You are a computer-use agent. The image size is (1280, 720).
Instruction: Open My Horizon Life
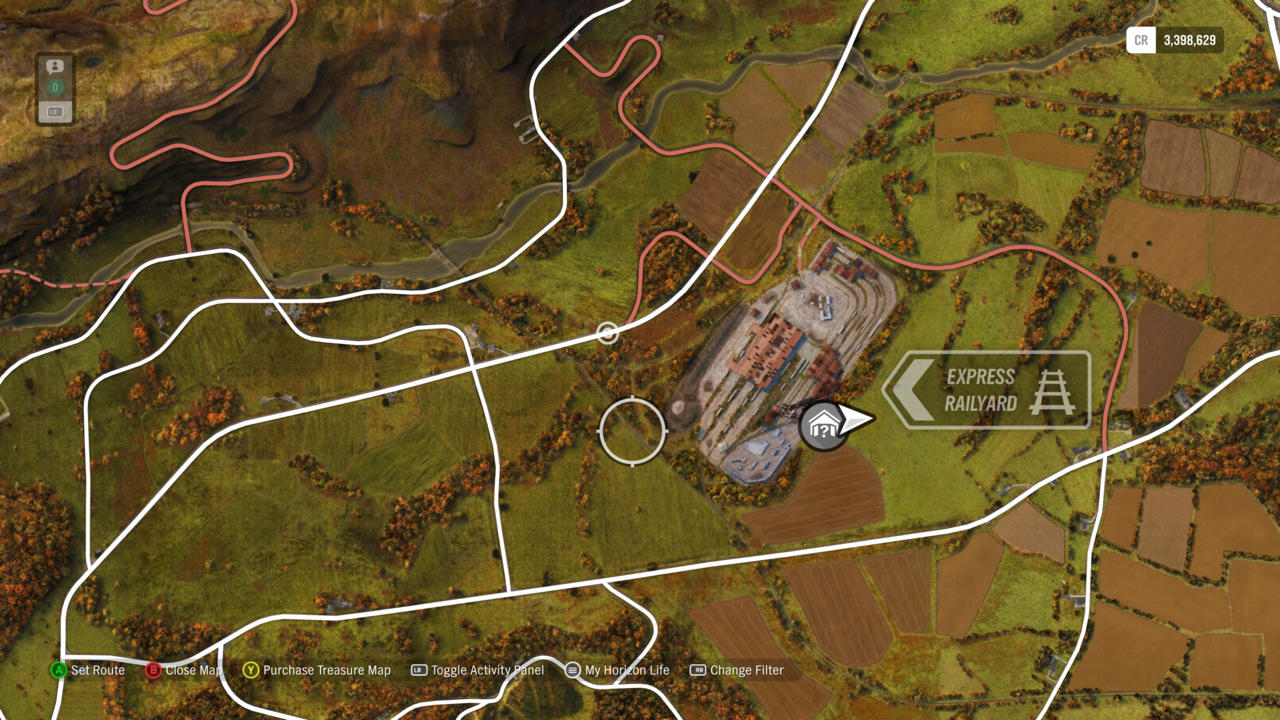point(618,670)
